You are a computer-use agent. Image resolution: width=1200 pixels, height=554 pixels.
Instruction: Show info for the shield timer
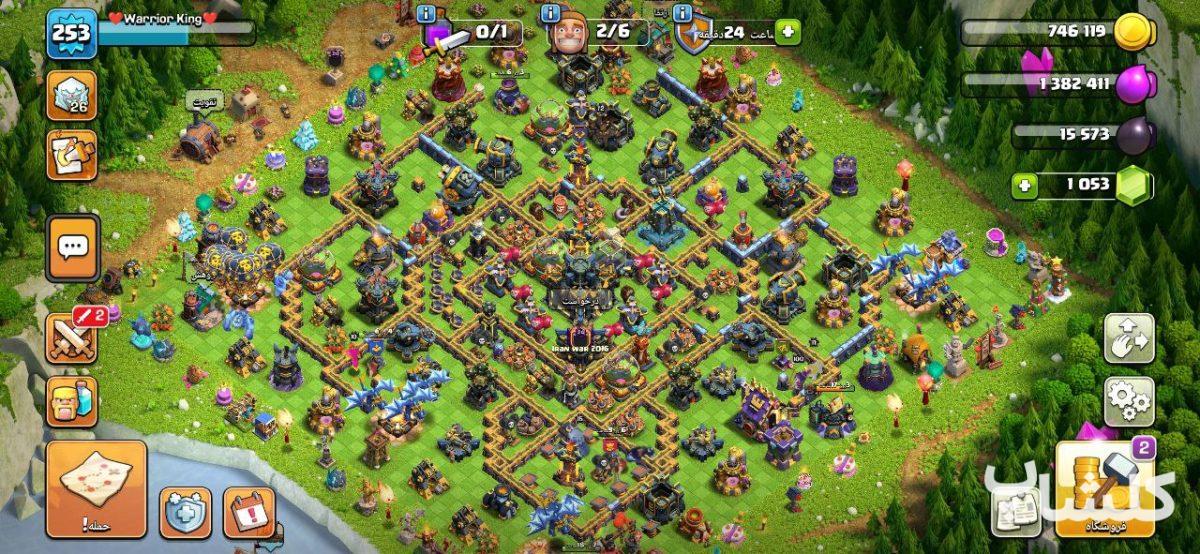click(x=683, y=14)
